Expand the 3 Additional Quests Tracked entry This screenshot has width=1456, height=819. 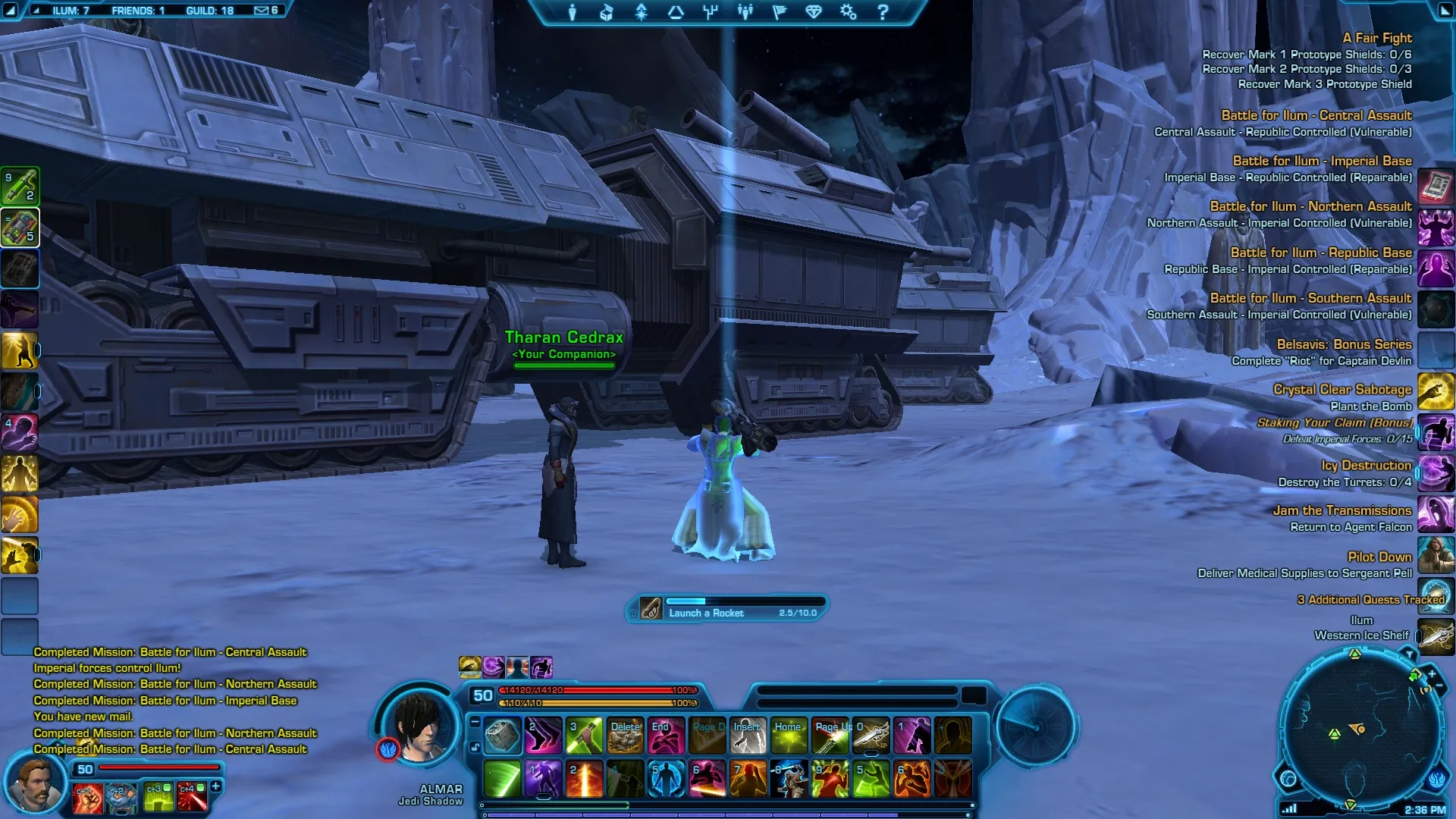tap(1370, 600)
